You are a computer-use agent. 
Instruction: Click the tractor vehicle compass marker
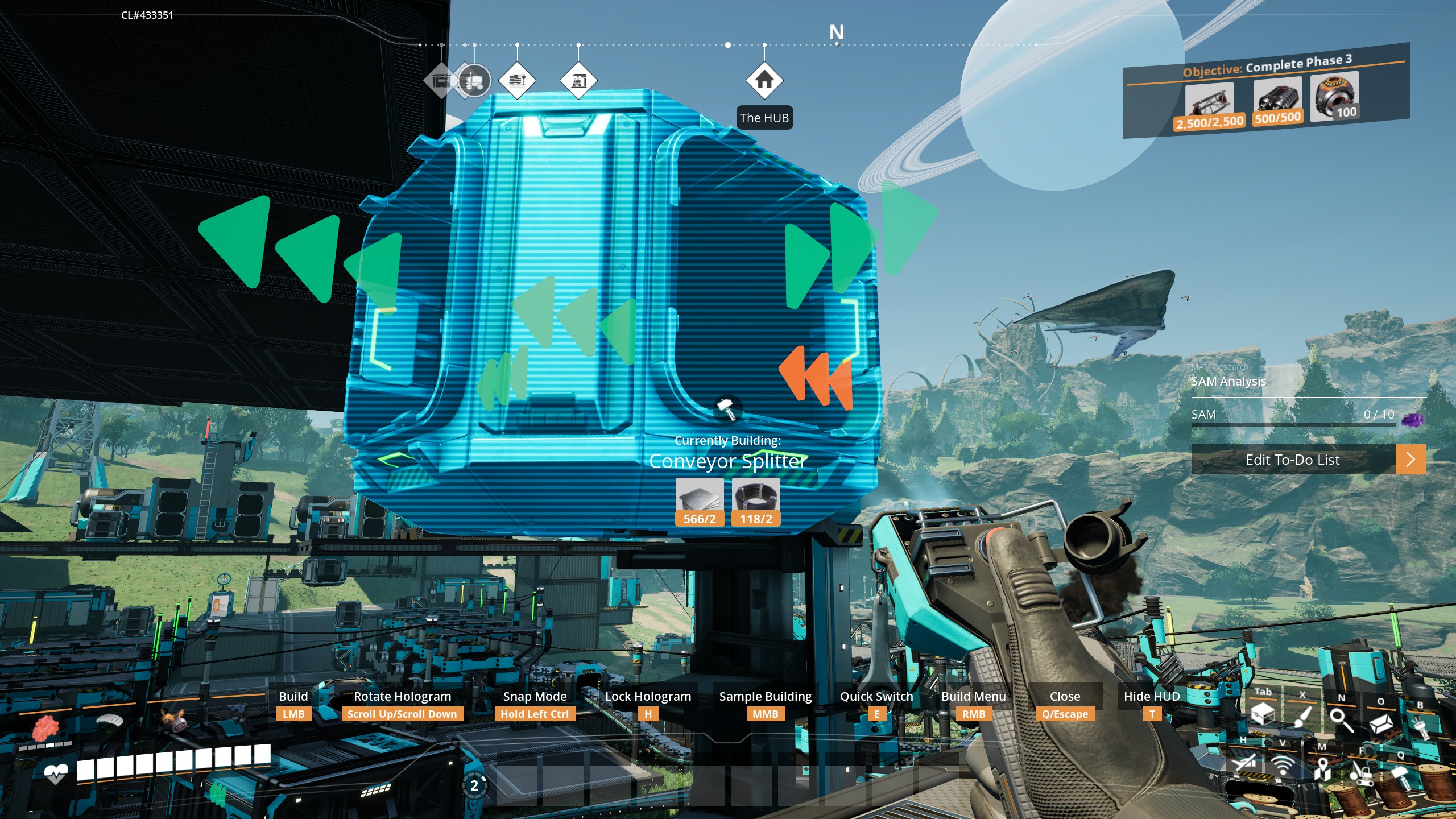(474, 81)
